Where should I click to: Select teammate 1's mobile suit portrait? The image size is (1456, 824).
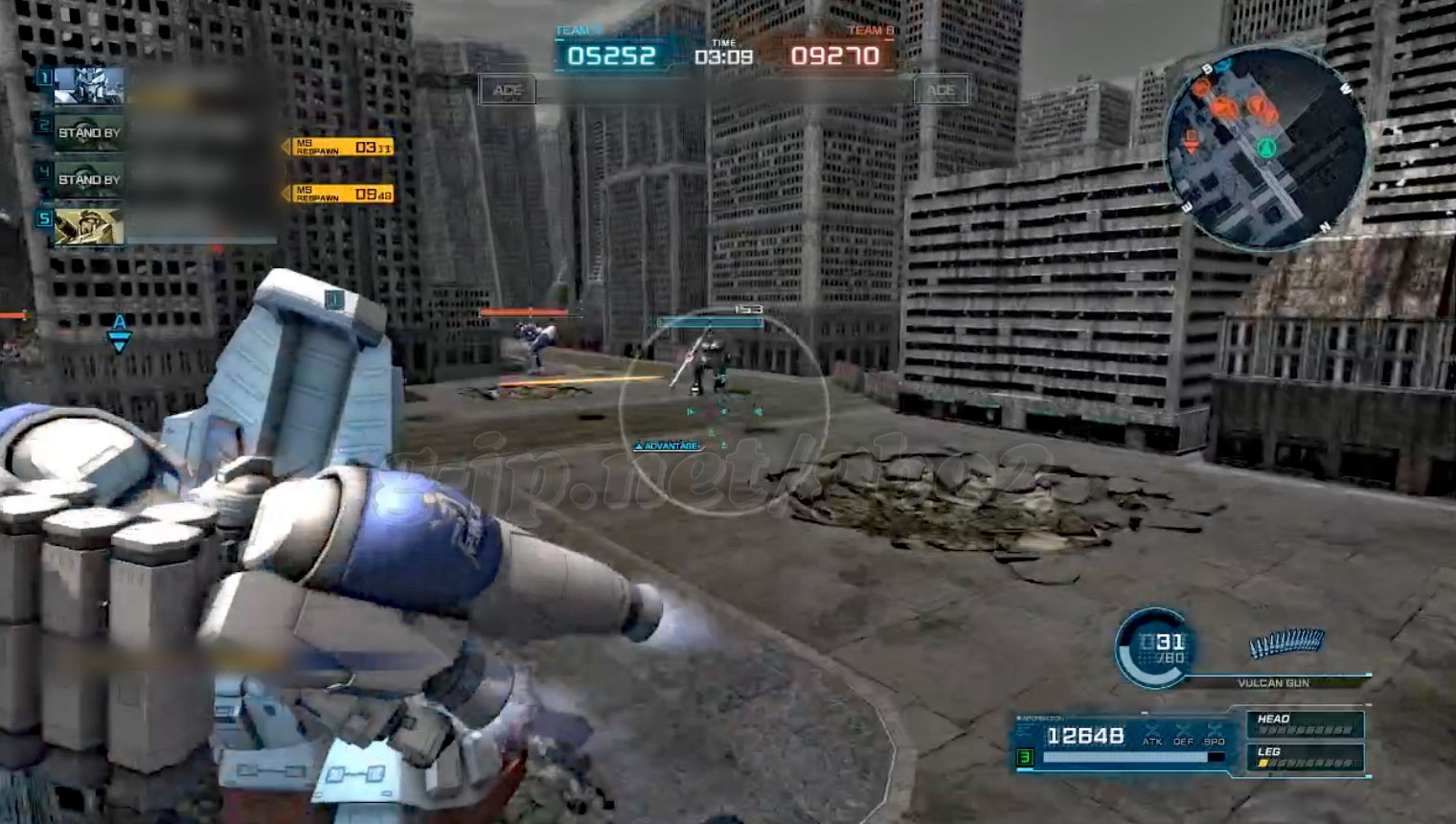point(89,85)
